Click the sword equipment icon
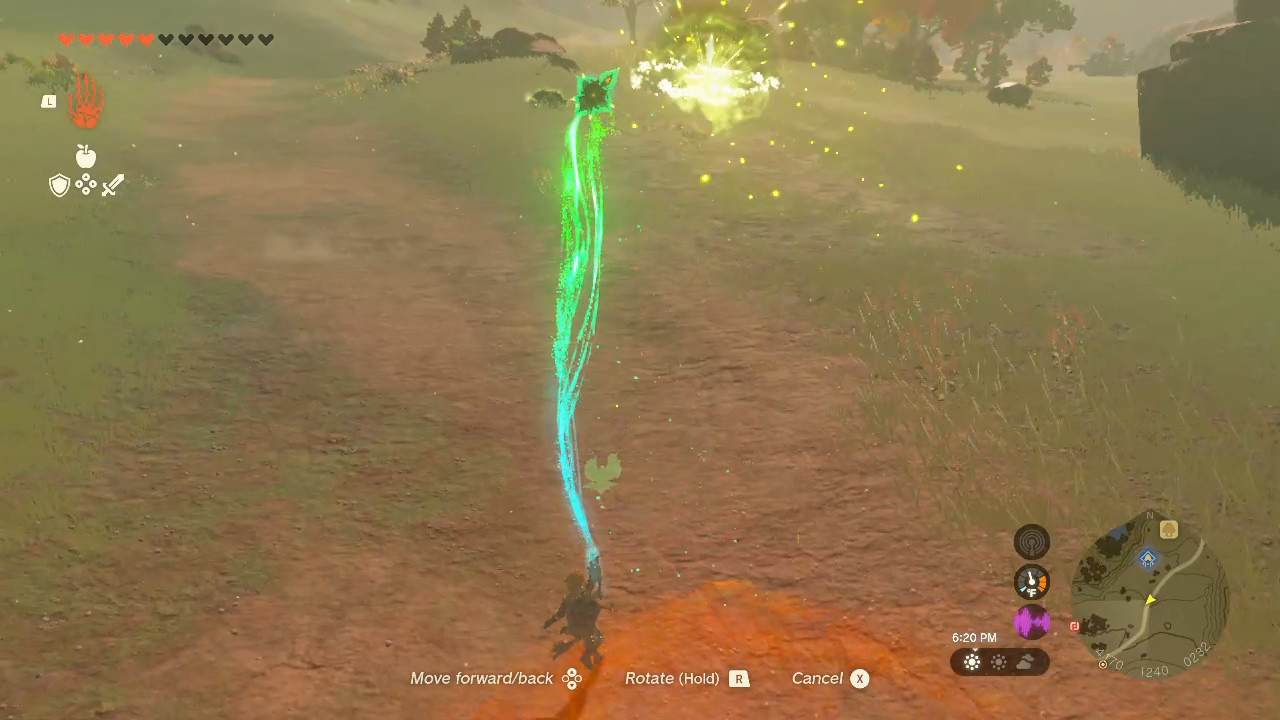Screen dimensions: 1280x720 (112, 185)
